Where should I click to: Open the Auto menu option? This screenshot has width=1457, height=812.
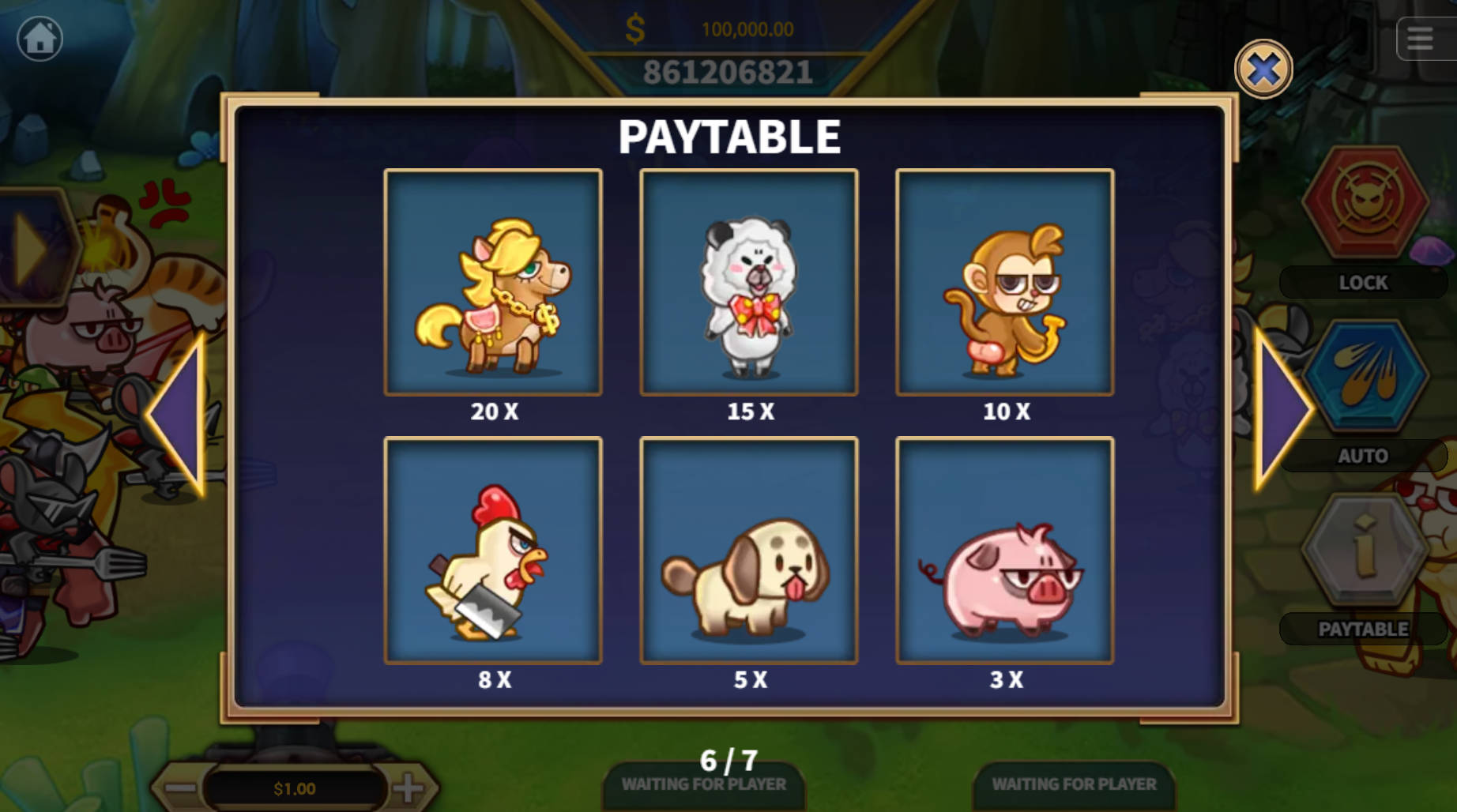click(1363, 455)
